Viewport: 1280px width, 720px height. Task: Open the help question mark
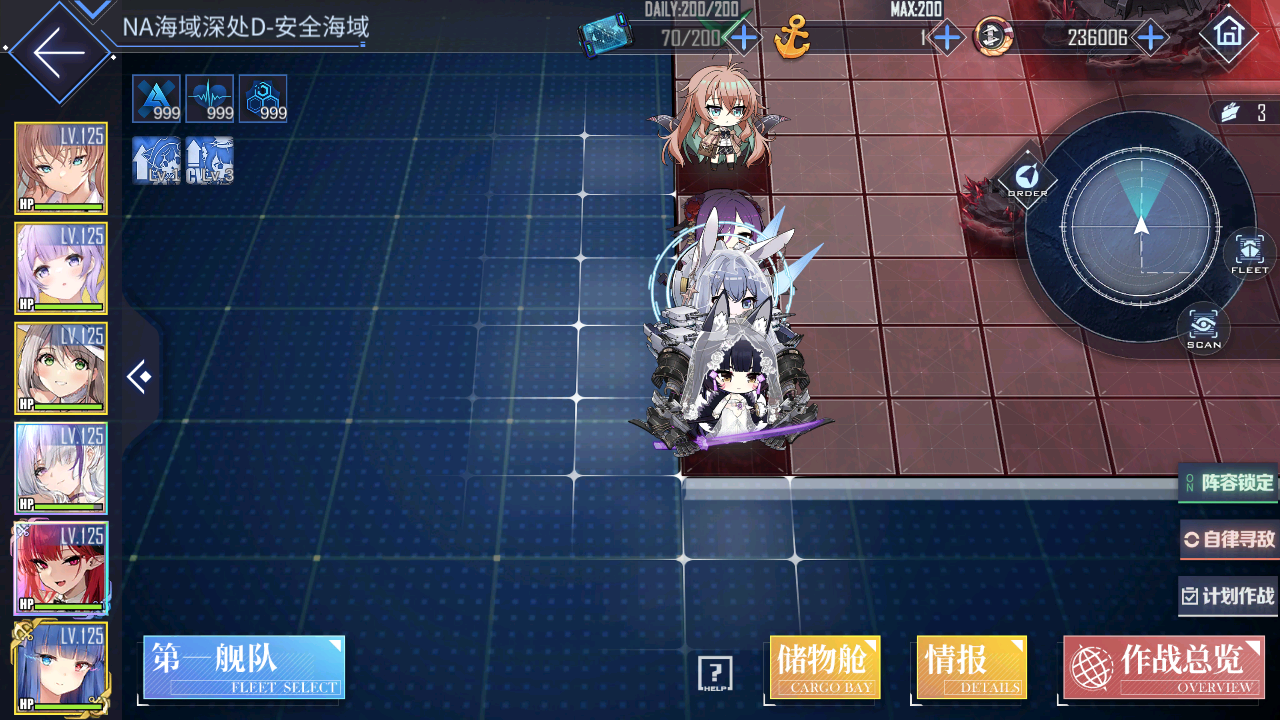[x=715, y=674]
